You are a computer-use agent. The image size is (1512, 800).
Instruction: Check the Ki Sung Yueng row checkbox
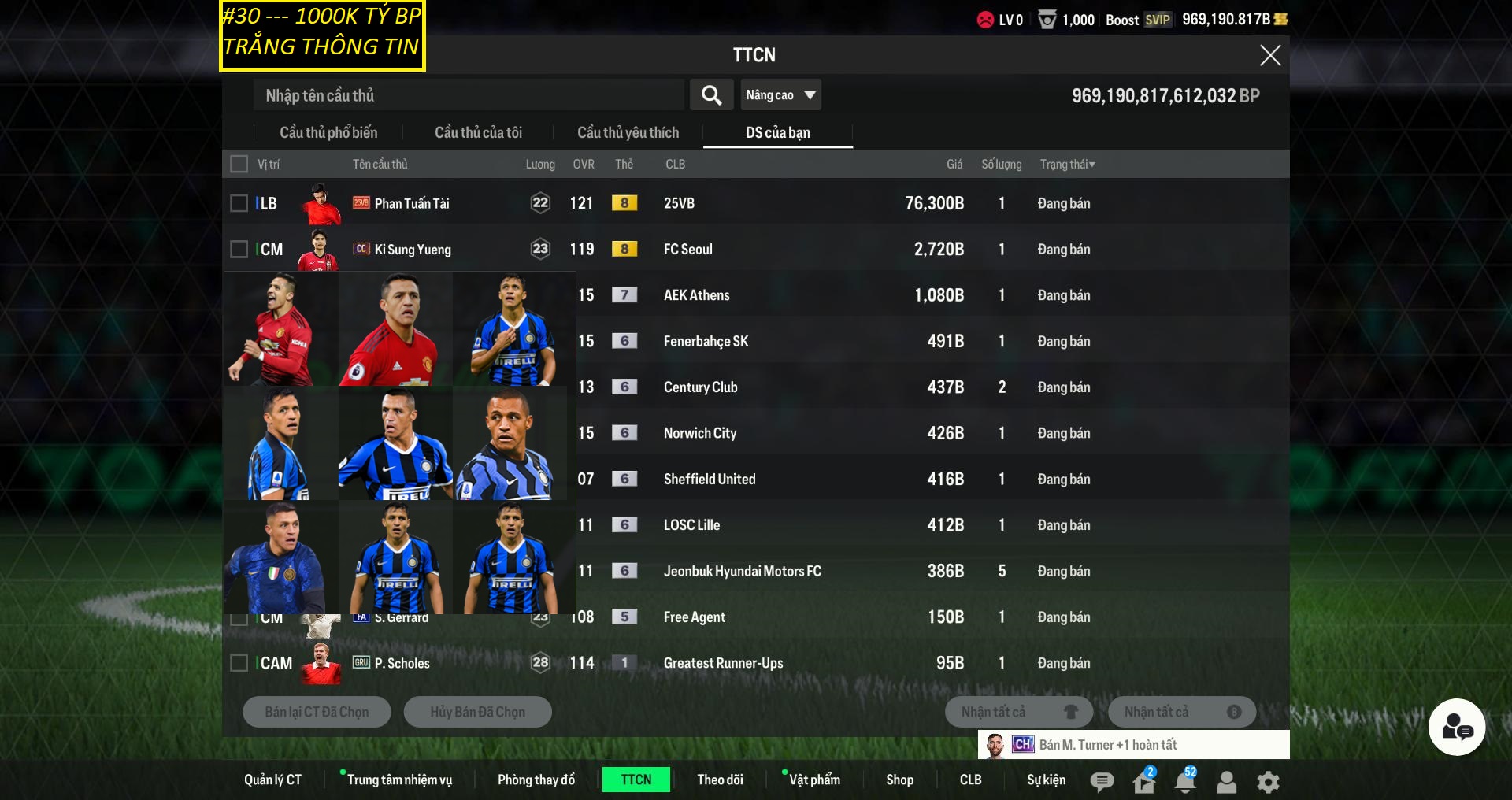239,250
